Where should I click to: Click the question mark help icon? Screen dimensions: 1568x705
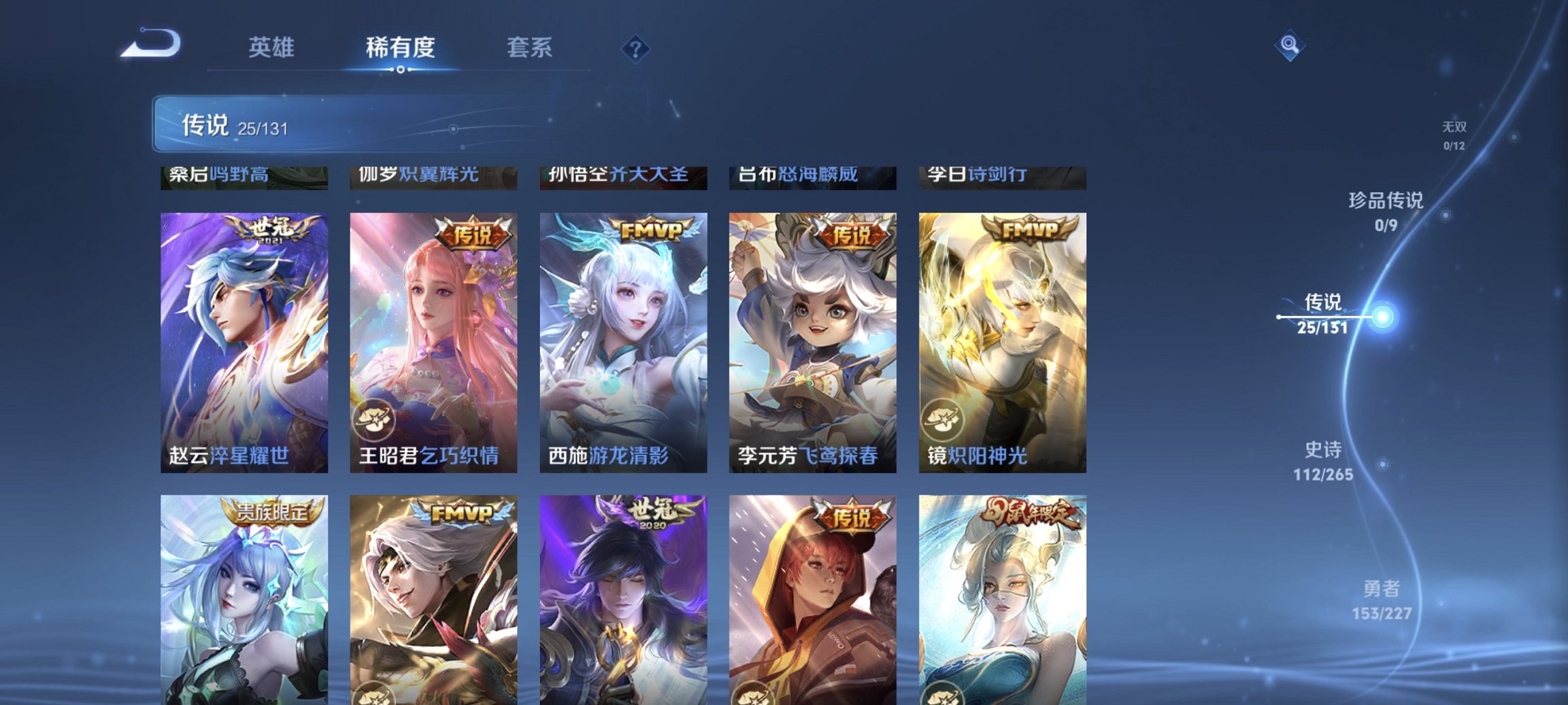634,48
